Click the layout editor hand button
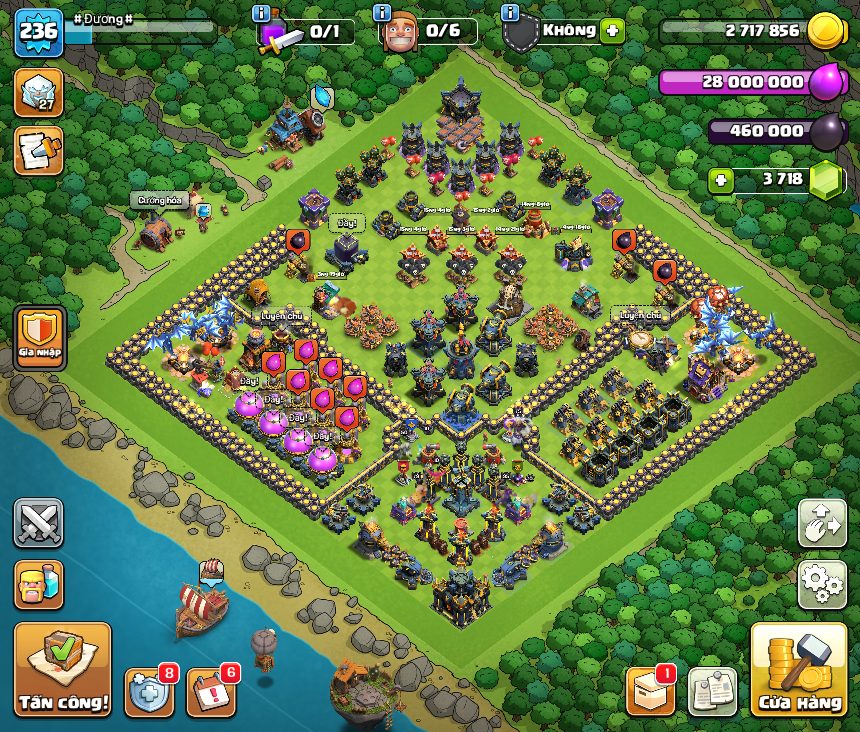The height and width of the screenshot is (732, 860). [x=822, y=523]
